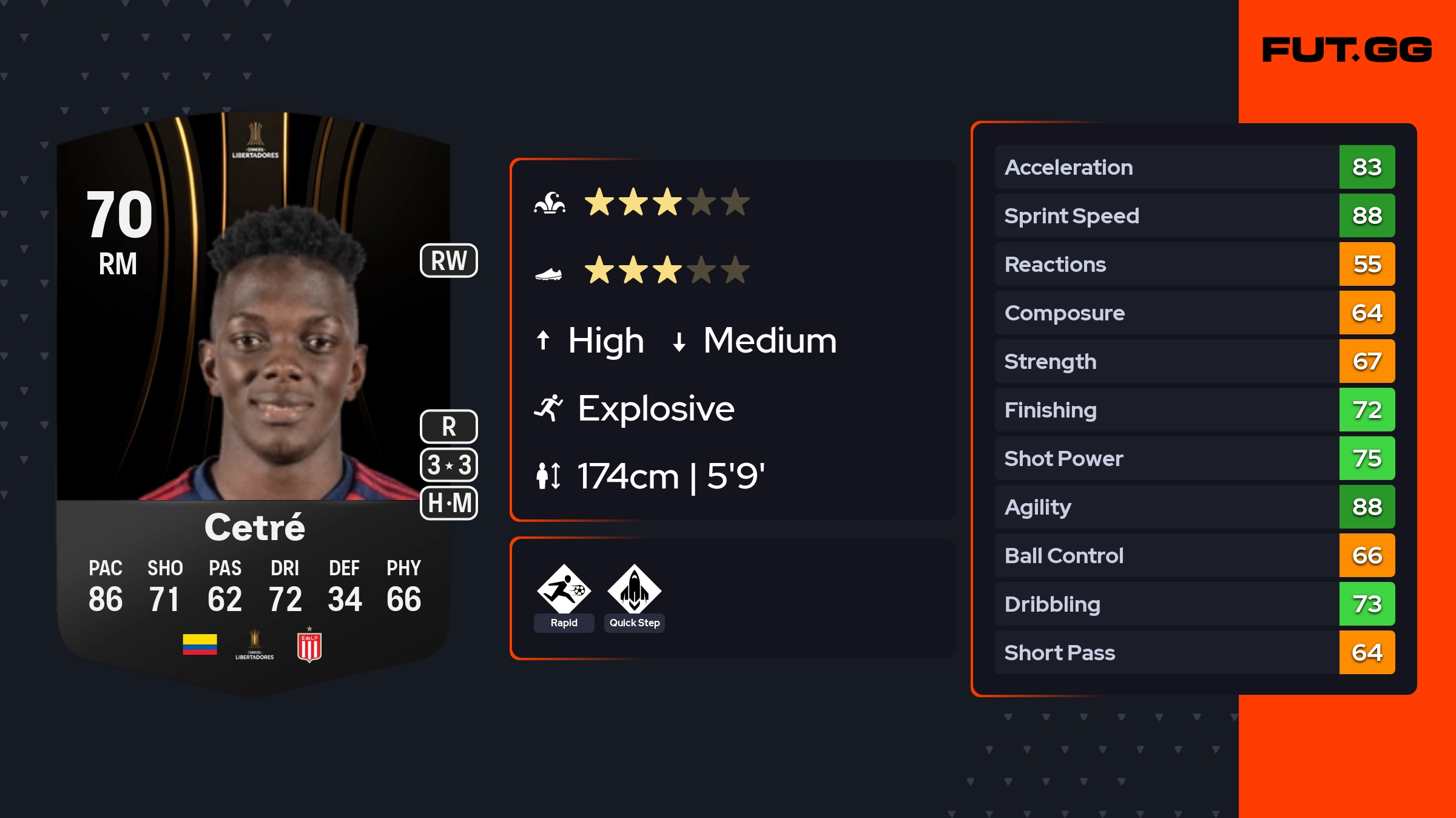
Task: Choose the Quick Step playstyle icon
Action: click(634, 590)
